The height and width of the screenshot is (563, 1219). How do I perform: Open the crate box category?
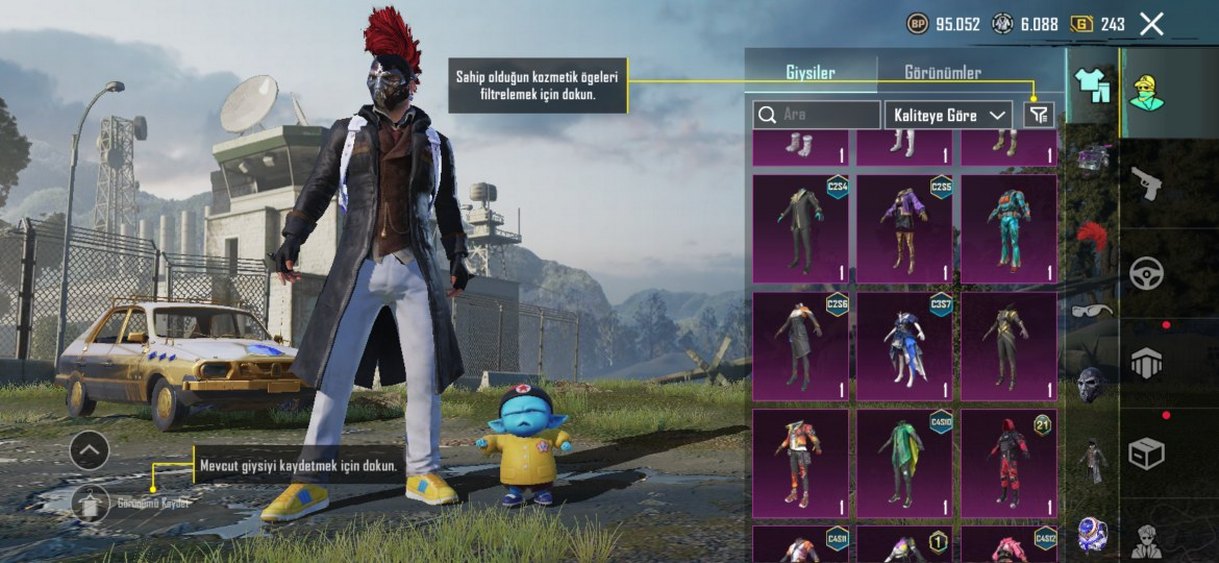pos(1145,454)
